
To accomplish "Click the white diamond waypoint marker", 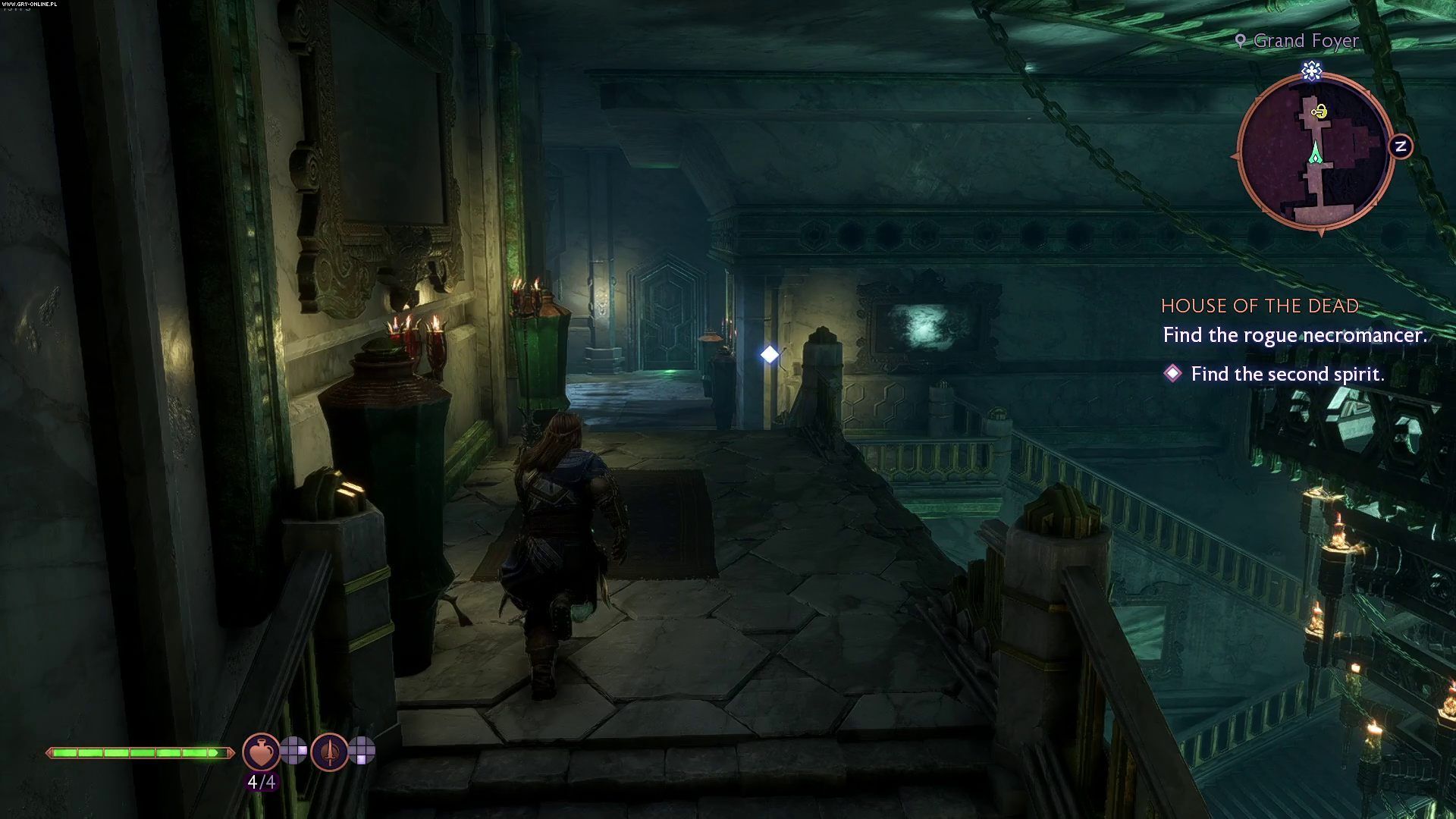I will click(770, 354).
